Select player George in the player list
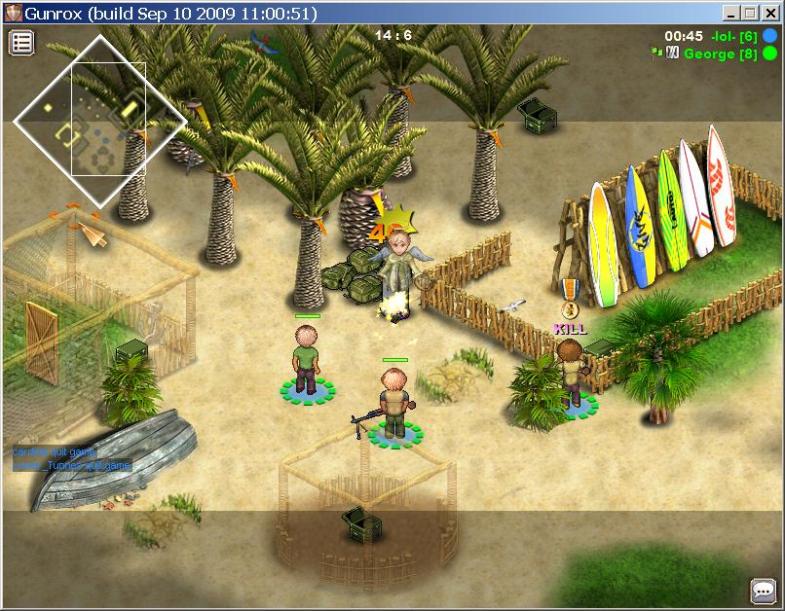The width and height of the screenshot is (785, 611). [720, 53]
